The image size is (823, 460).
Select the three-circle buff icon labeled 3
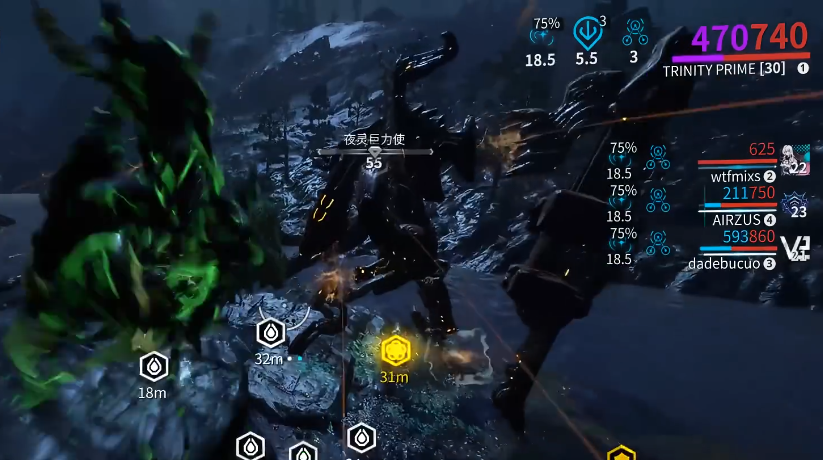point(634,33)
